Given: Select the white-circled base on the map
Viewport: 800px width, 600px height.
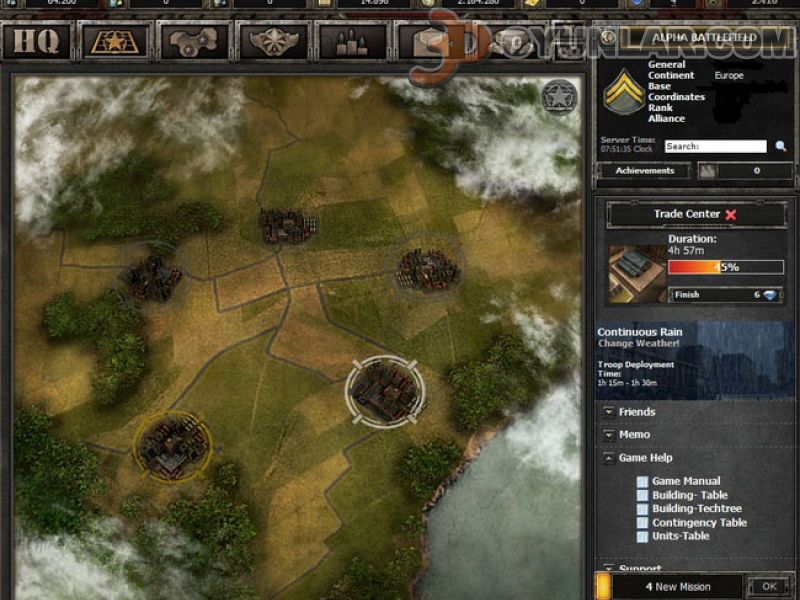Looking at the screenshot, I should click(385, 388).
